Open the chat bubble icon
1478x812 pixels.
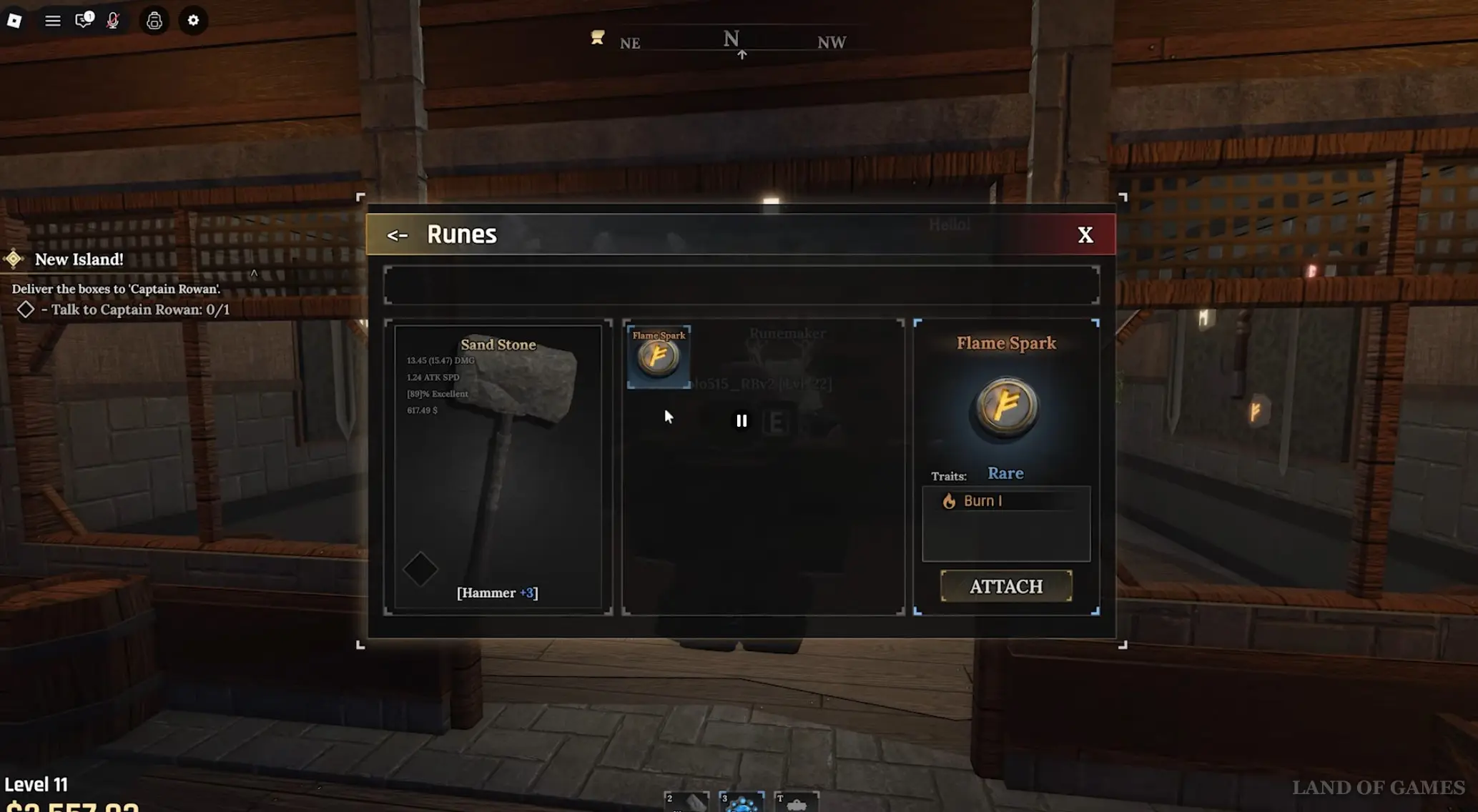(x=84, y=20)
